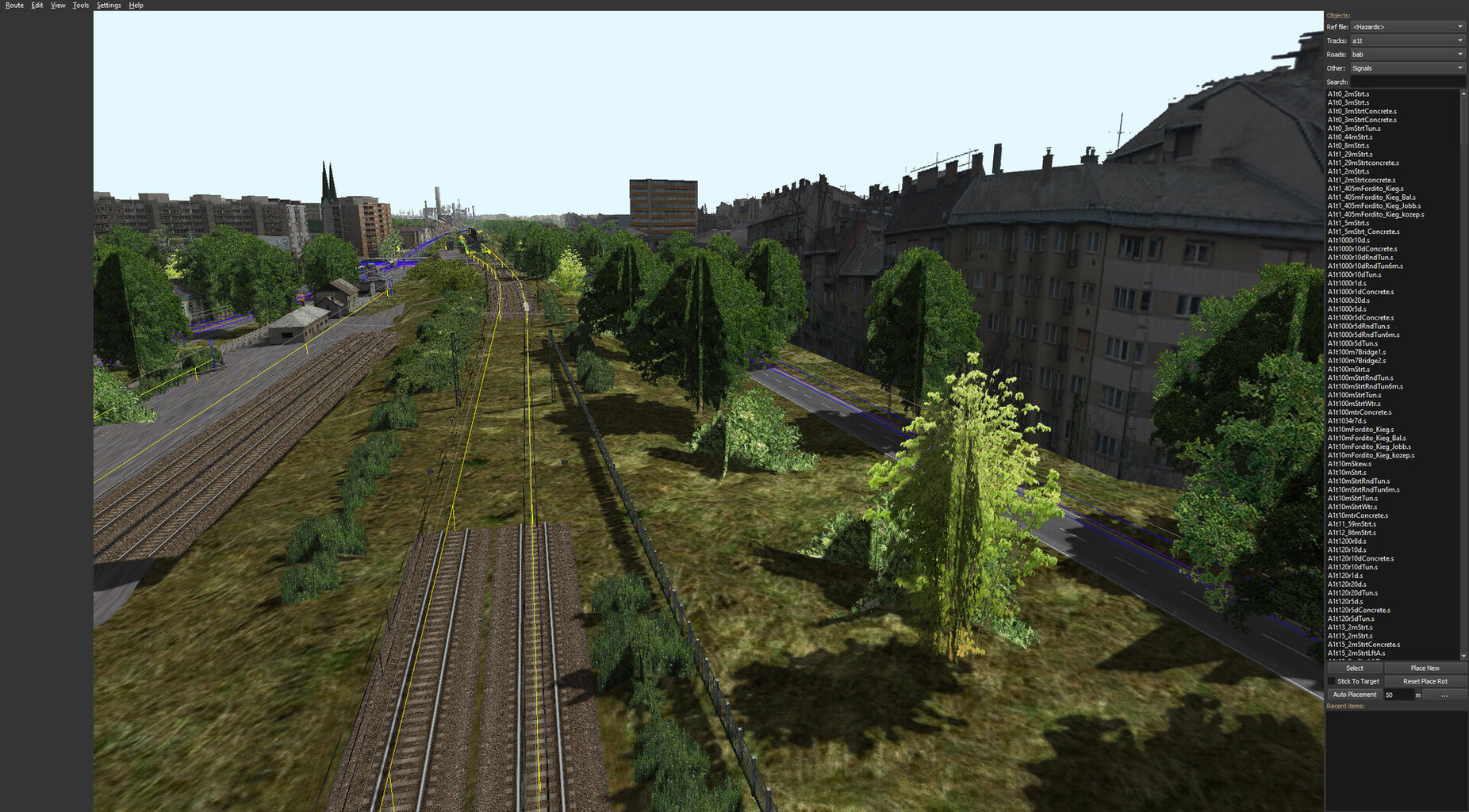Select A1t1000r10d.s curved track entry
Viewport: 1469px width, 812px height.
coord(1350,239)
